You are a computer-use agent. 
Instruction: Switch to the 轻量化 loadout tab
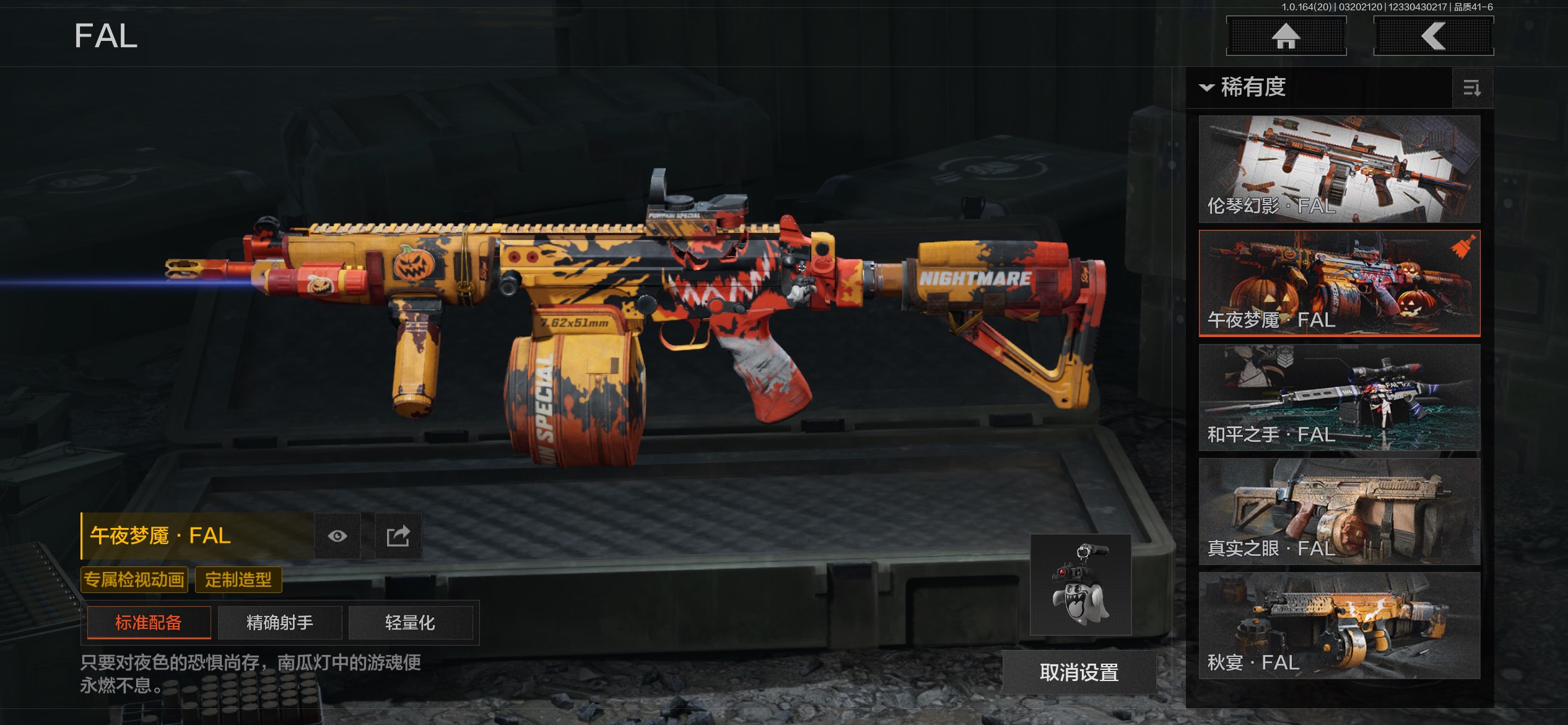[x=410, y=622]
